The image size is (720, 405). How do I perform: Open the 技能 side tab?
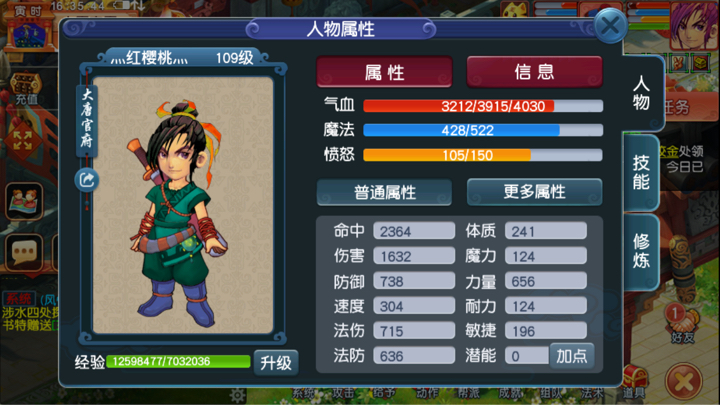[x=641, y=169]
